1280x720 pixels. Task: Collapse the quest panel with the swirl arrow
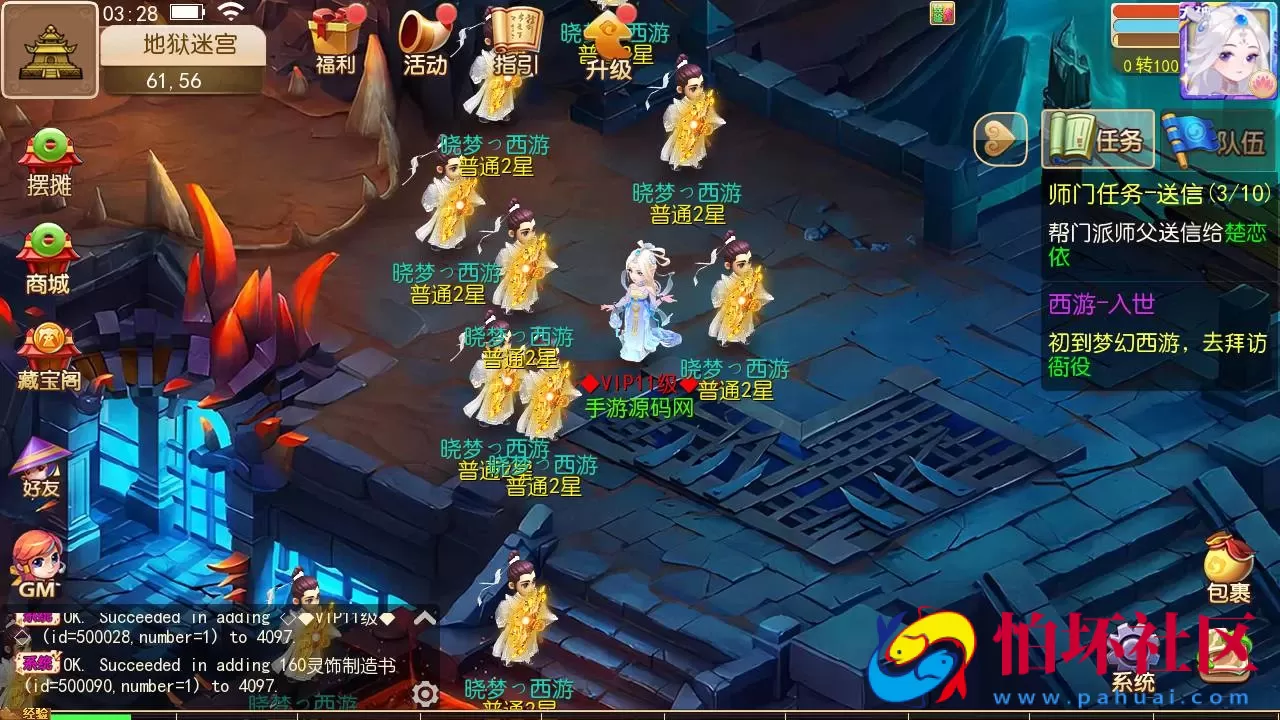[x=998, y=140]
